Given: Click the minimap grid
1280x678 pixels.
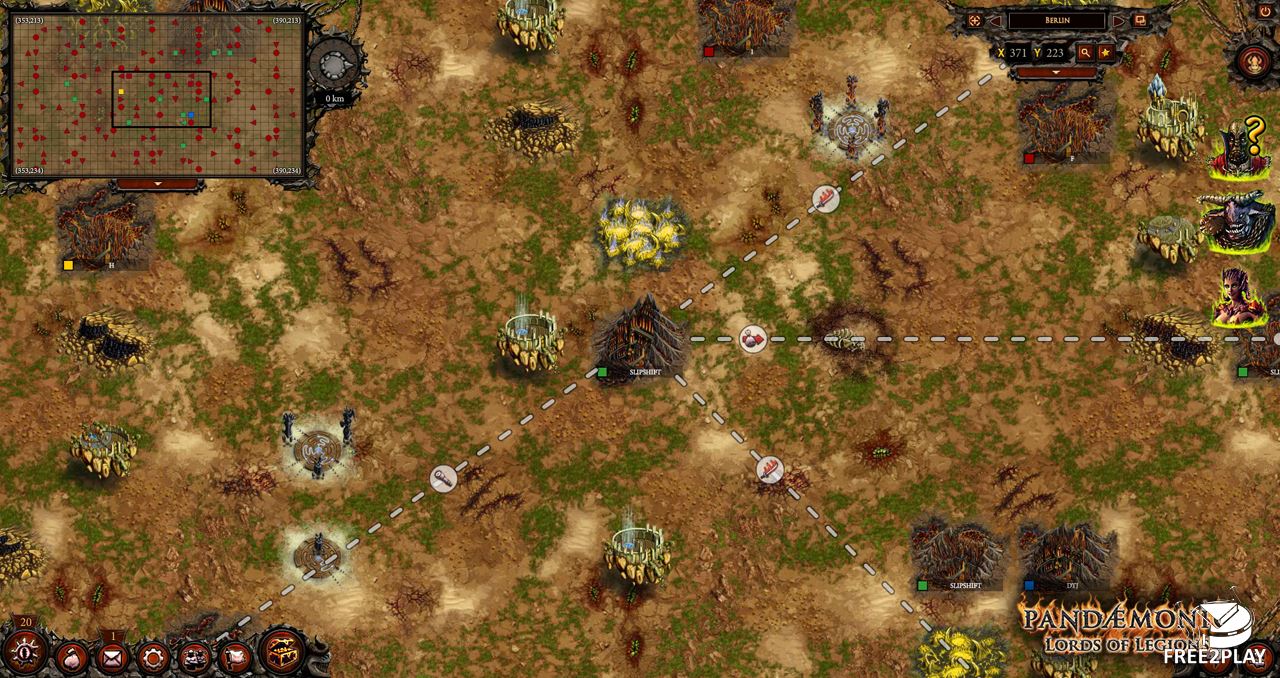Looking at the screenshot, I should (157, 96).
